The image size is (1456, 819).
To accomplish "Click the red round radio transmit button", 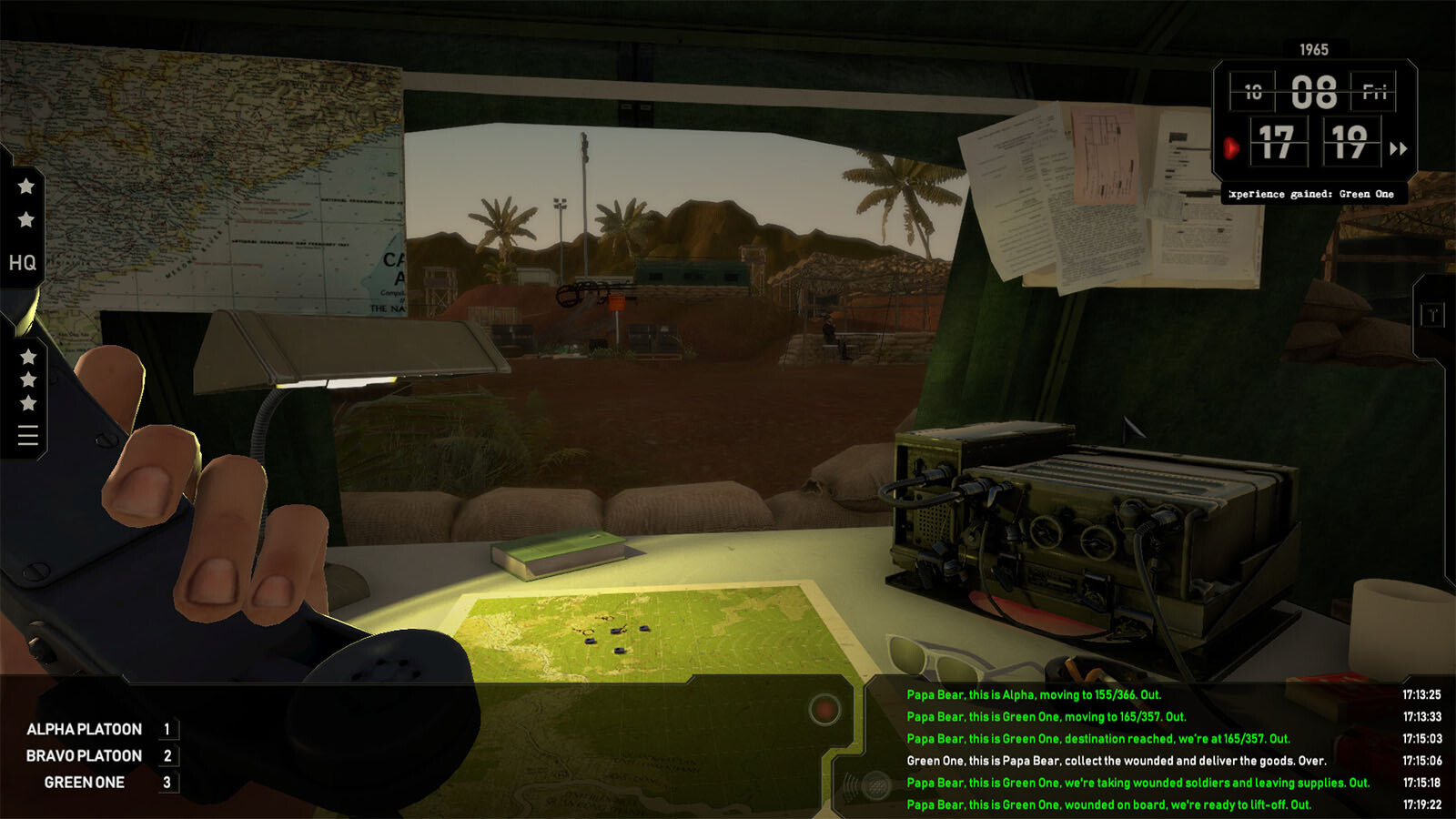I will tap(824, 709).
